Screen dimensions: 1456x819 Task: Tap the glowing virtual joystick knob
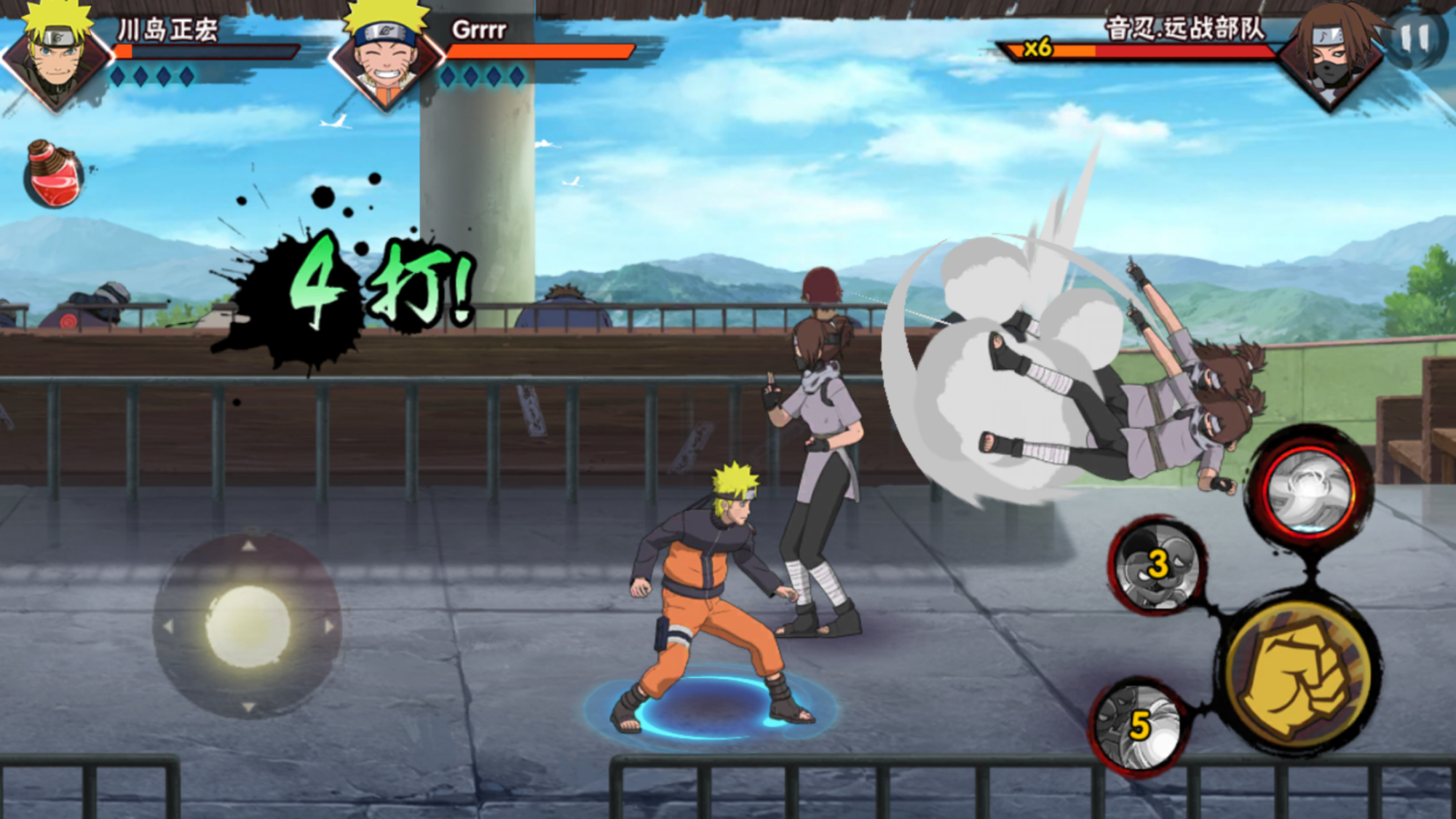[248, 626]
